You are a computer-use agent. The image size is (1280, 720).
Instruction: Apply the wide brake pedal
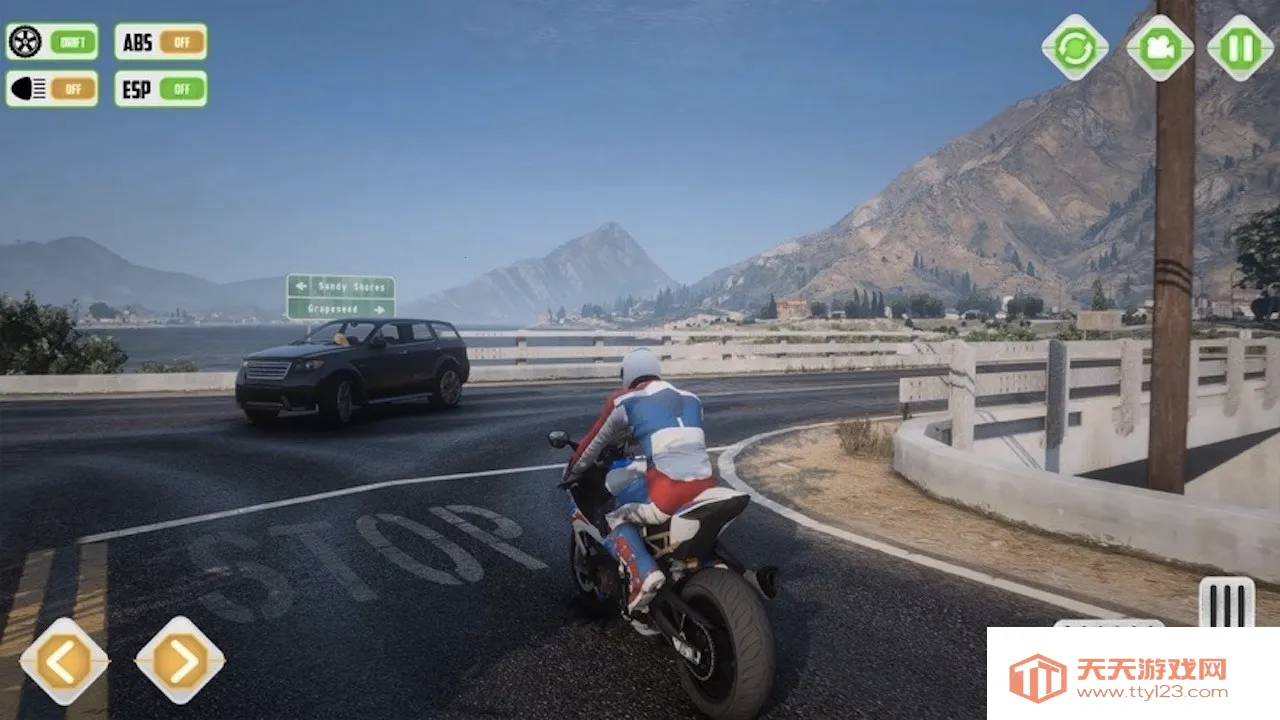[1108, 624]
